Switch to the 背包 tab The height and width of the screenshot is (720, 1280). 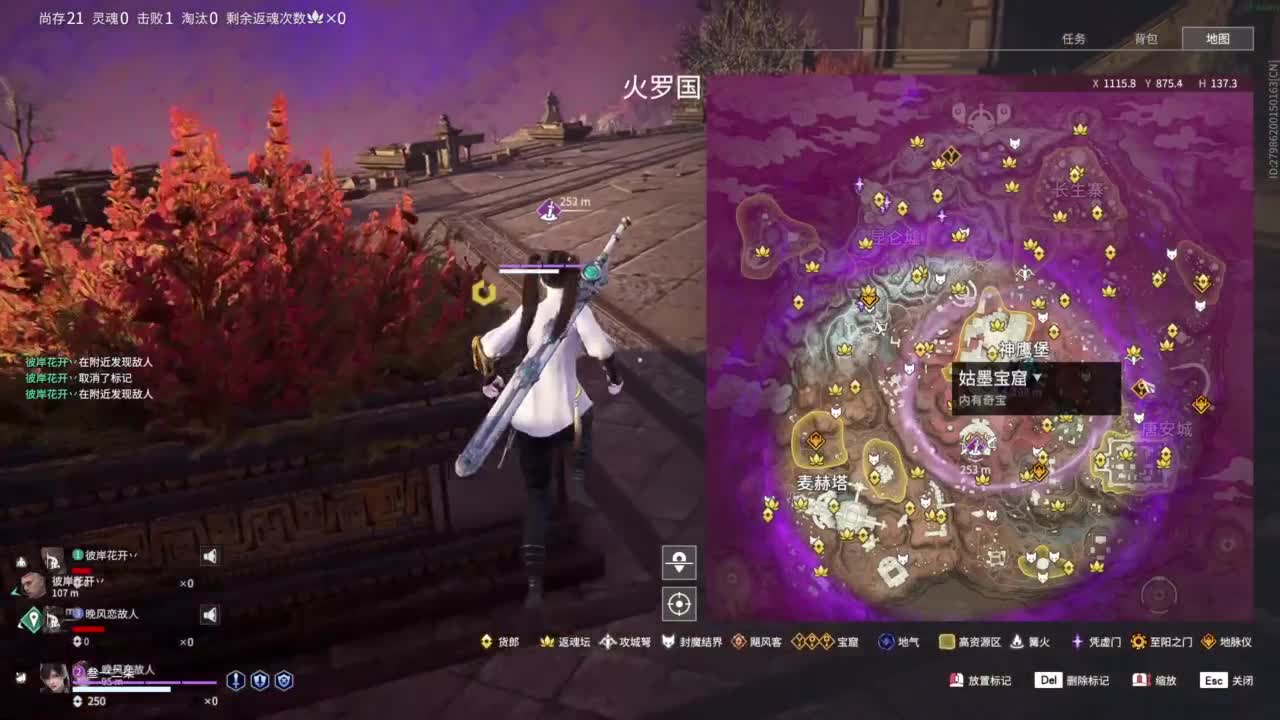(x=1145, y=38)
